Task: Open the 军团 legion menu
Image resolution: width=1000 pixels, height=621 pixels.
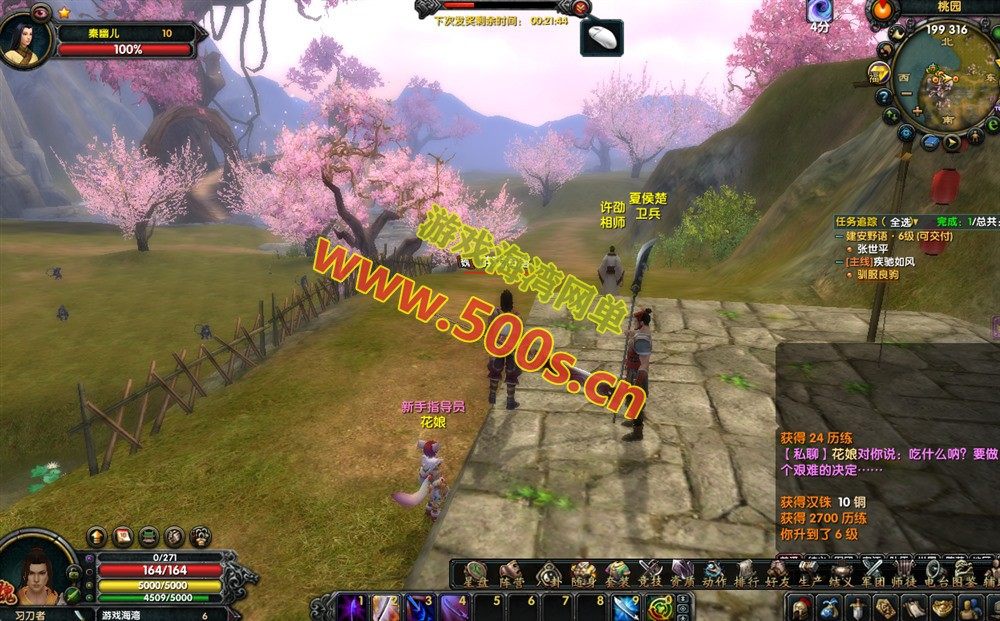Action: (874, 575)
